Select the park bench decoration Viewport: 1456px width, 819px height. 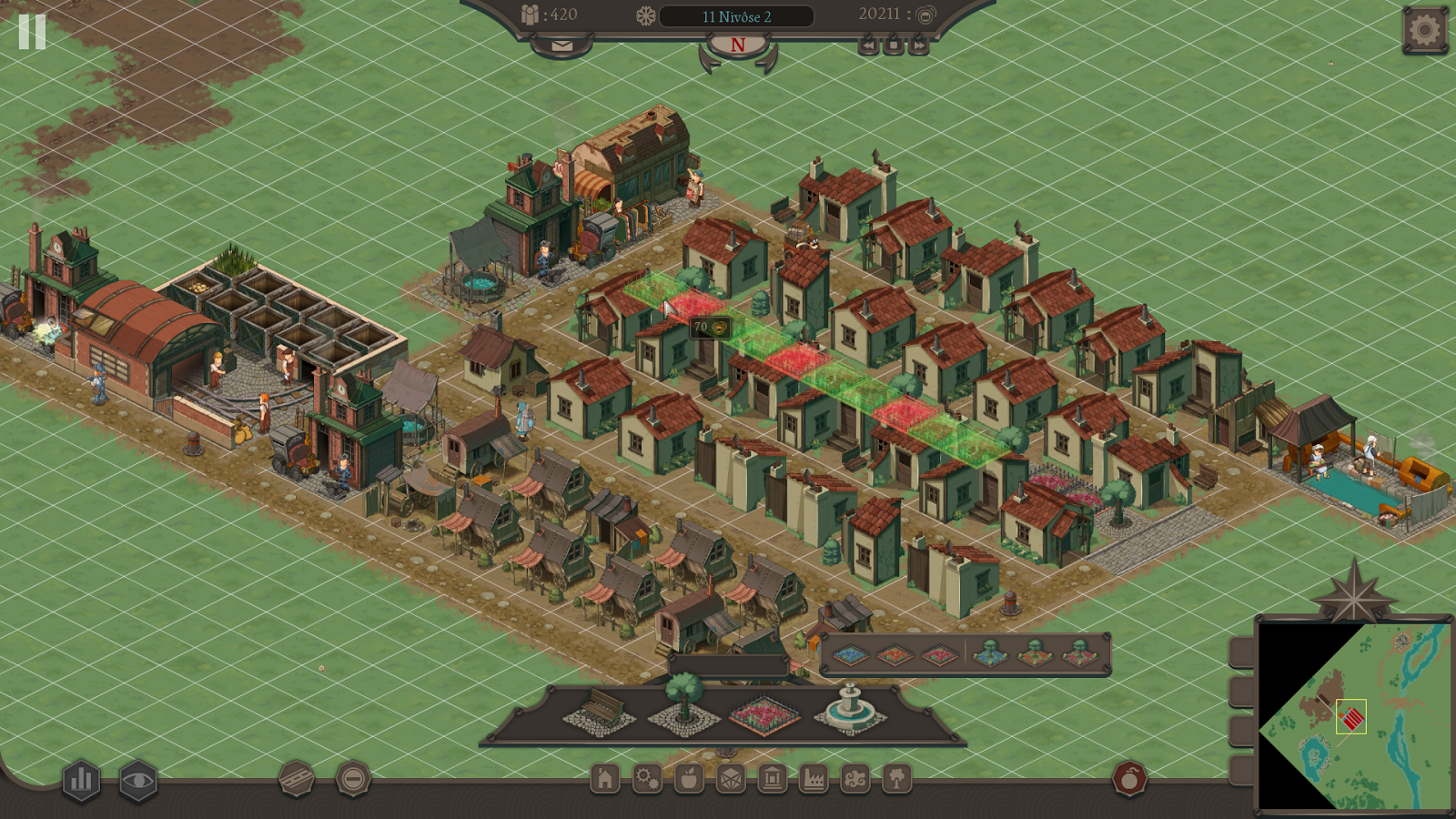point(599,713)
